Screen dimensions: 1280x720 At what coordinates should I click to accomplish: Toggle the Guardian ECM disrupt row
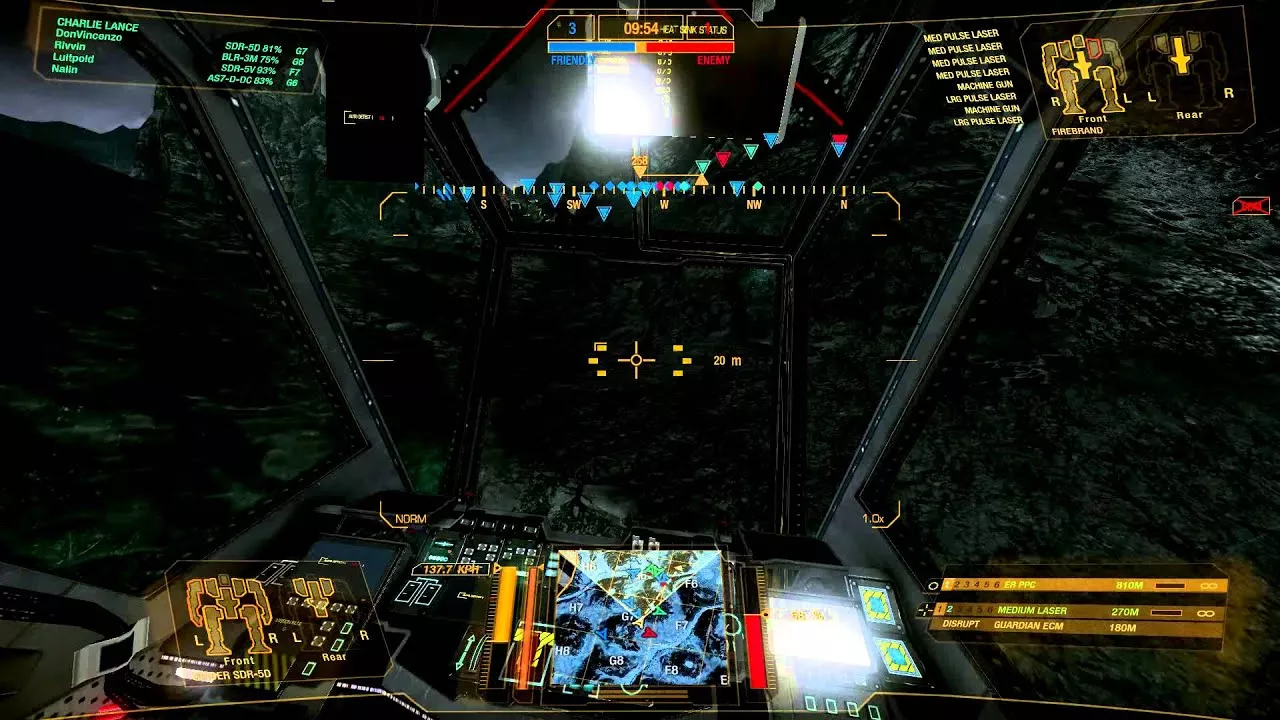click(1075, 627)
